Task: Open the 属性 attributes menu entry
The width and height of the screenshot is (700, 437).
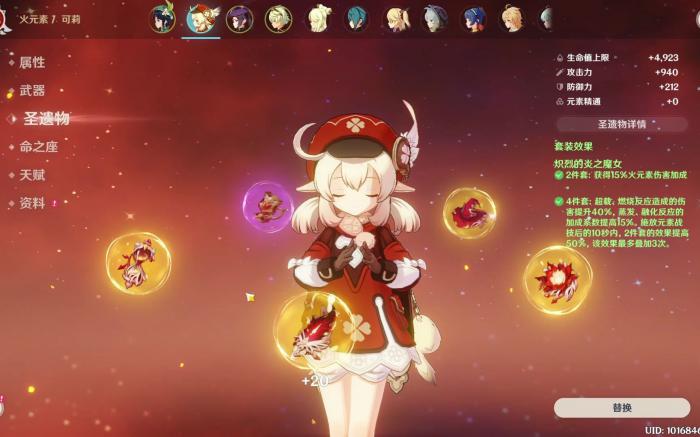Action: tap(32, 62)
